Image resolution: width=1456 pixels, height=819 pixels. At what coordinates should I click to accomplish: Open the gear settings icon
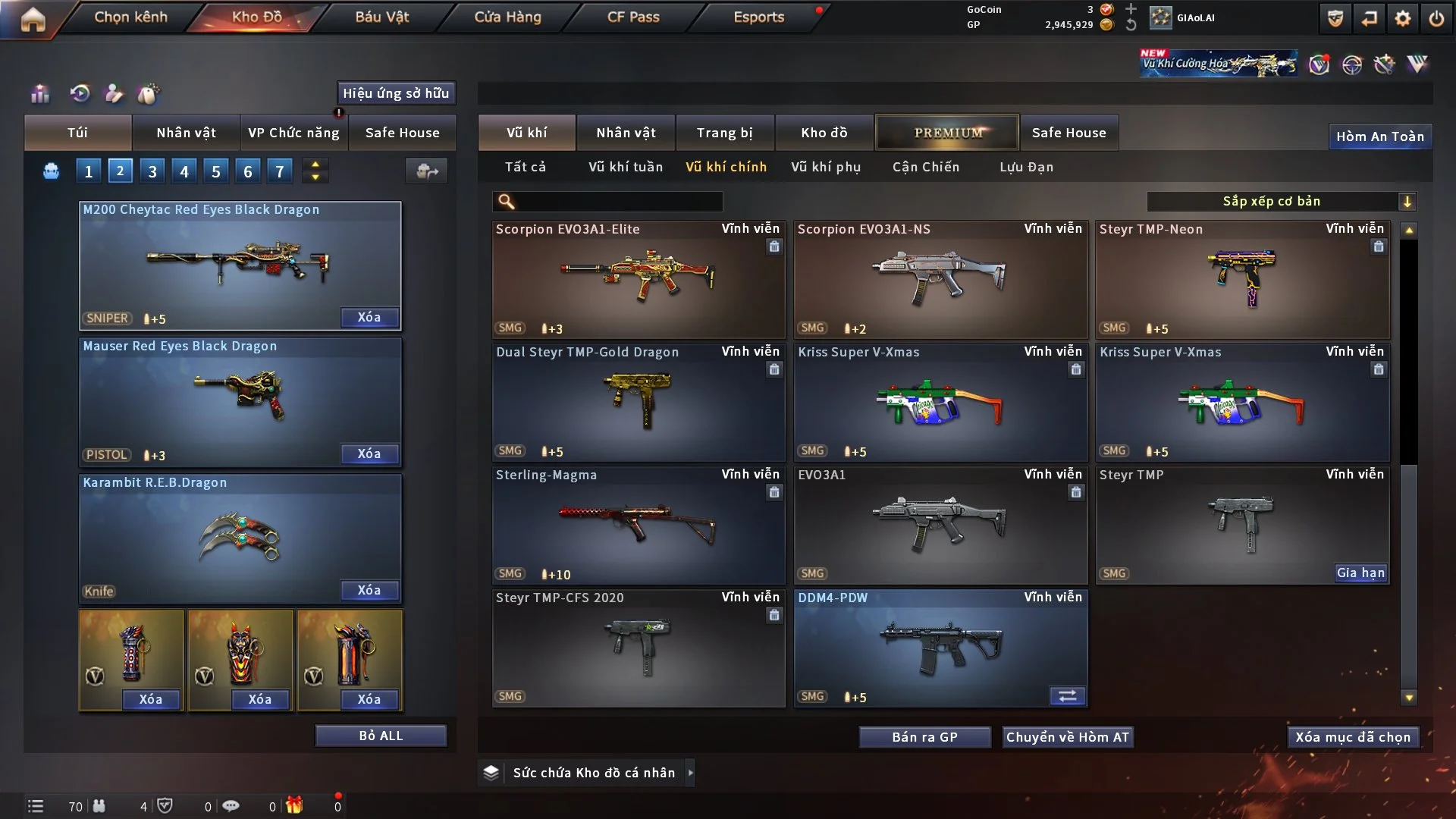coord(1402,18)
